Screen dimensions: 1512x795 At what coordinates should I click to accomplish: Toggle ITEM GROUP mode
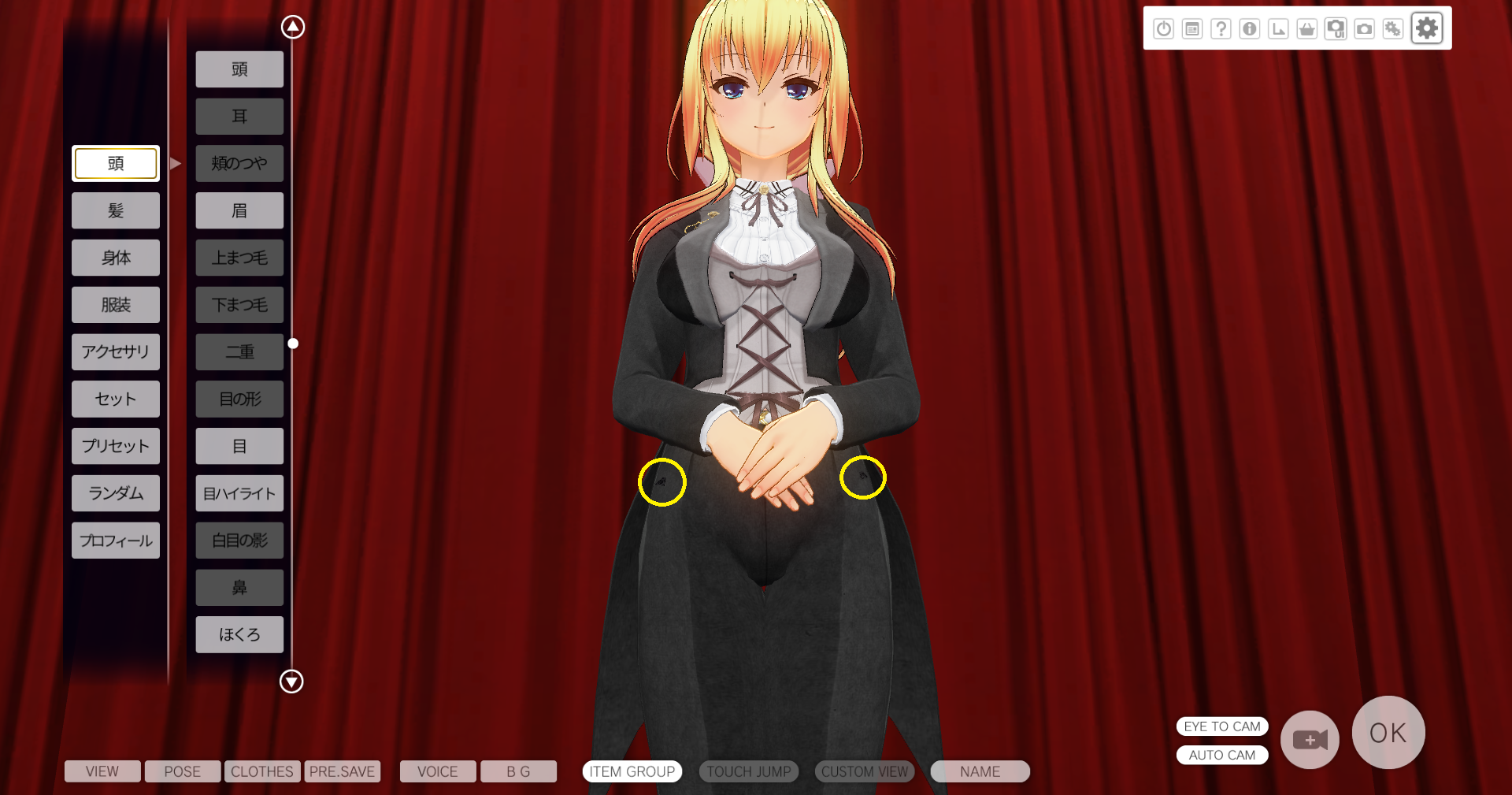point(632,771)
